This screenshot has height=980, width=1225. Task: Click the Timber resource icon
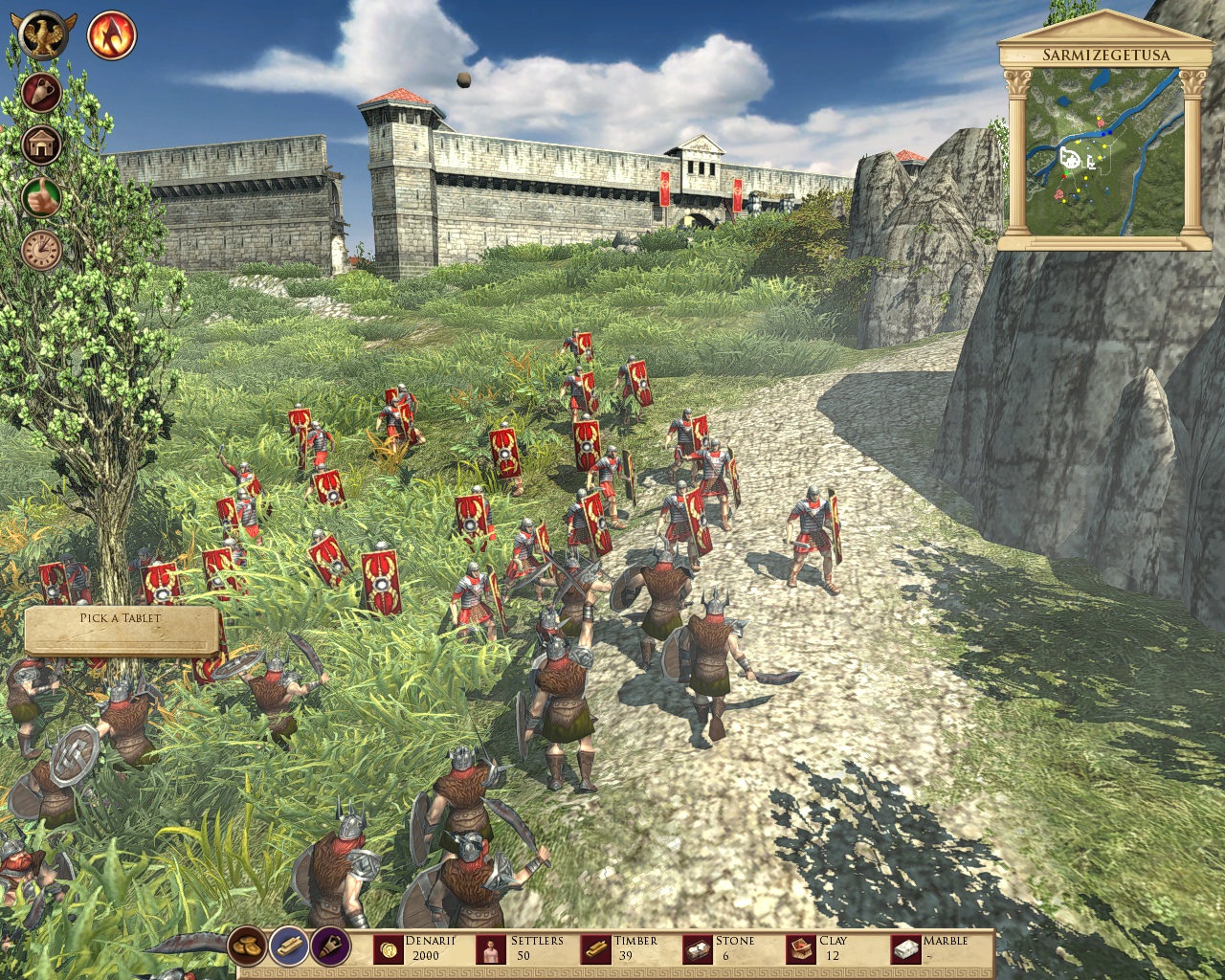pyautogui.click(x=596, y=947)
